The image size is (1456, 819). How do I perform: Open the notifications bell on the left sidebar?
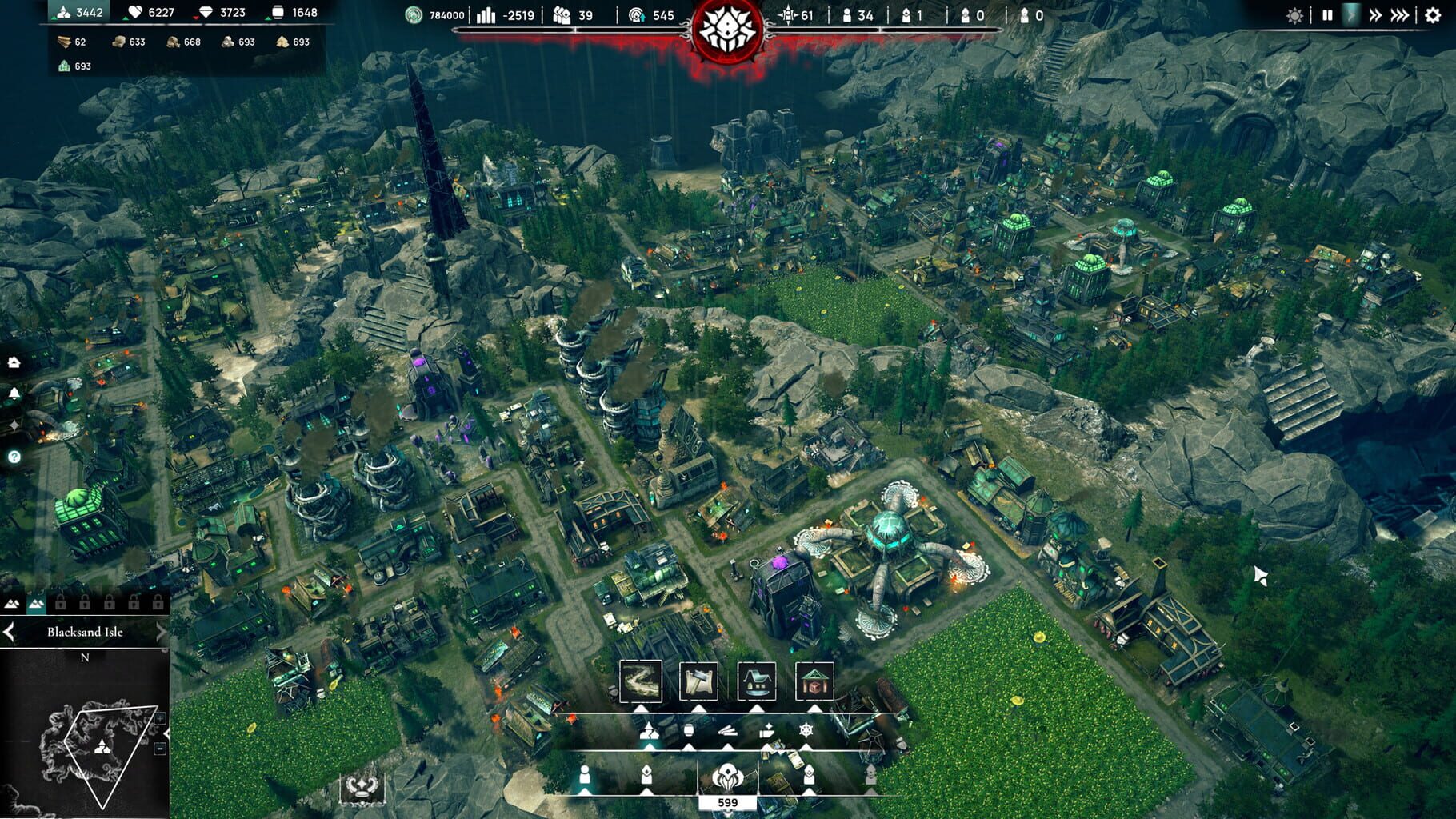14,393
